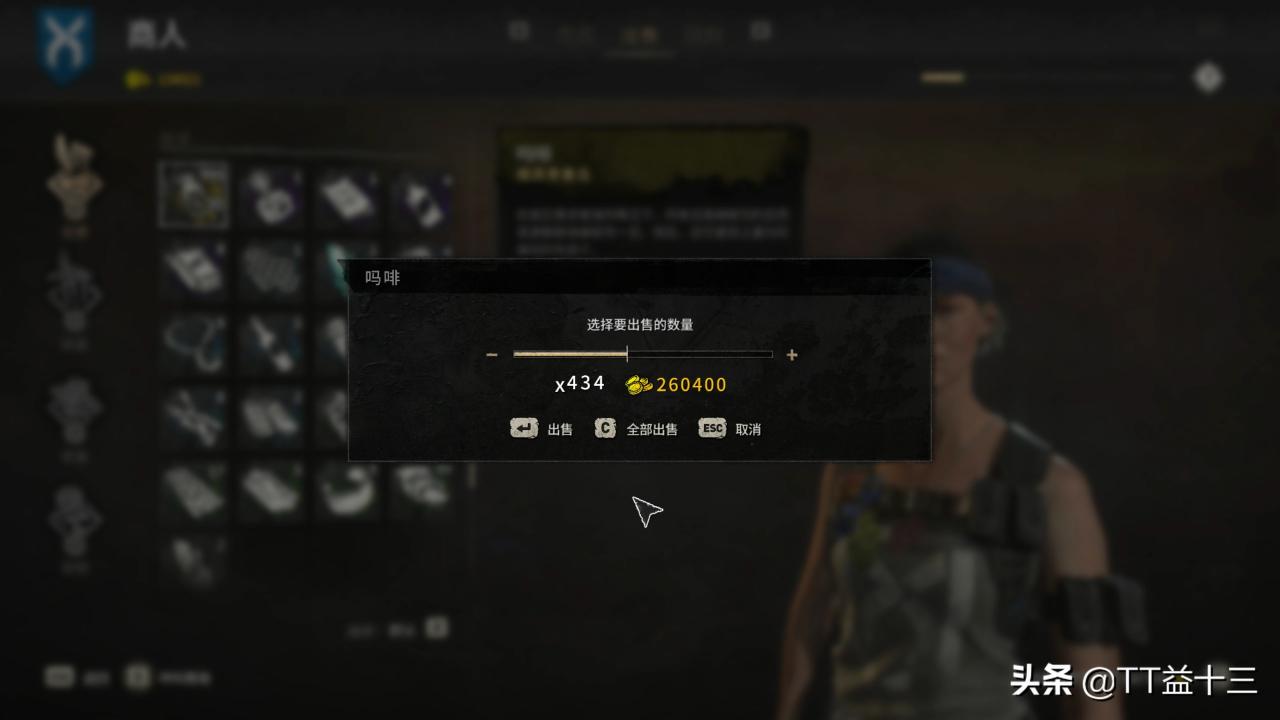Confirm the sale with 出售
This screenshot has width=1280, height=720.
(x=542, y=429)
